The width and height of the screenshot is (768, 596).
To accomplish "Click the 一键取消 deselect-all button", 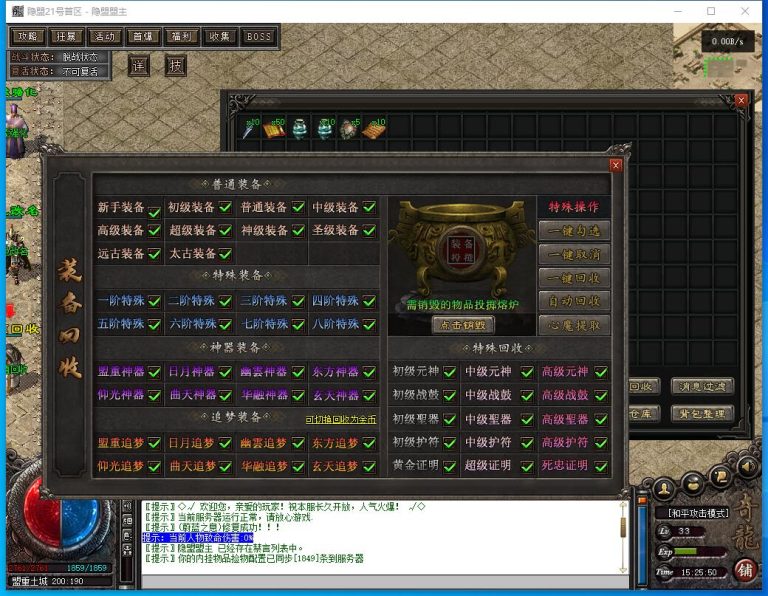I will [574, 254].
